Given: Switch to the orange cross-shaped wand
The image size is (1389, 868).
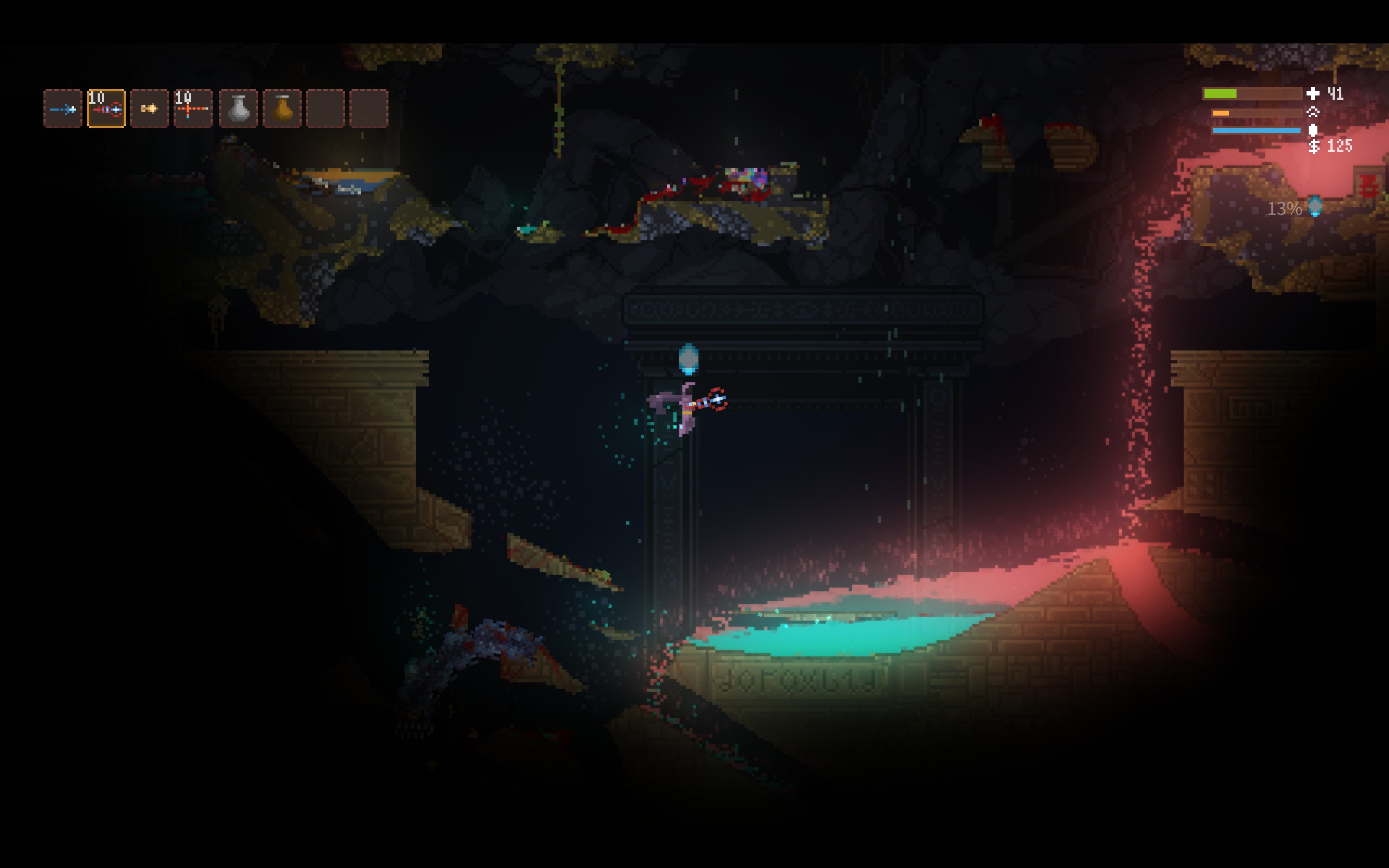Looking at the screenshot, I should coord(193,108).
